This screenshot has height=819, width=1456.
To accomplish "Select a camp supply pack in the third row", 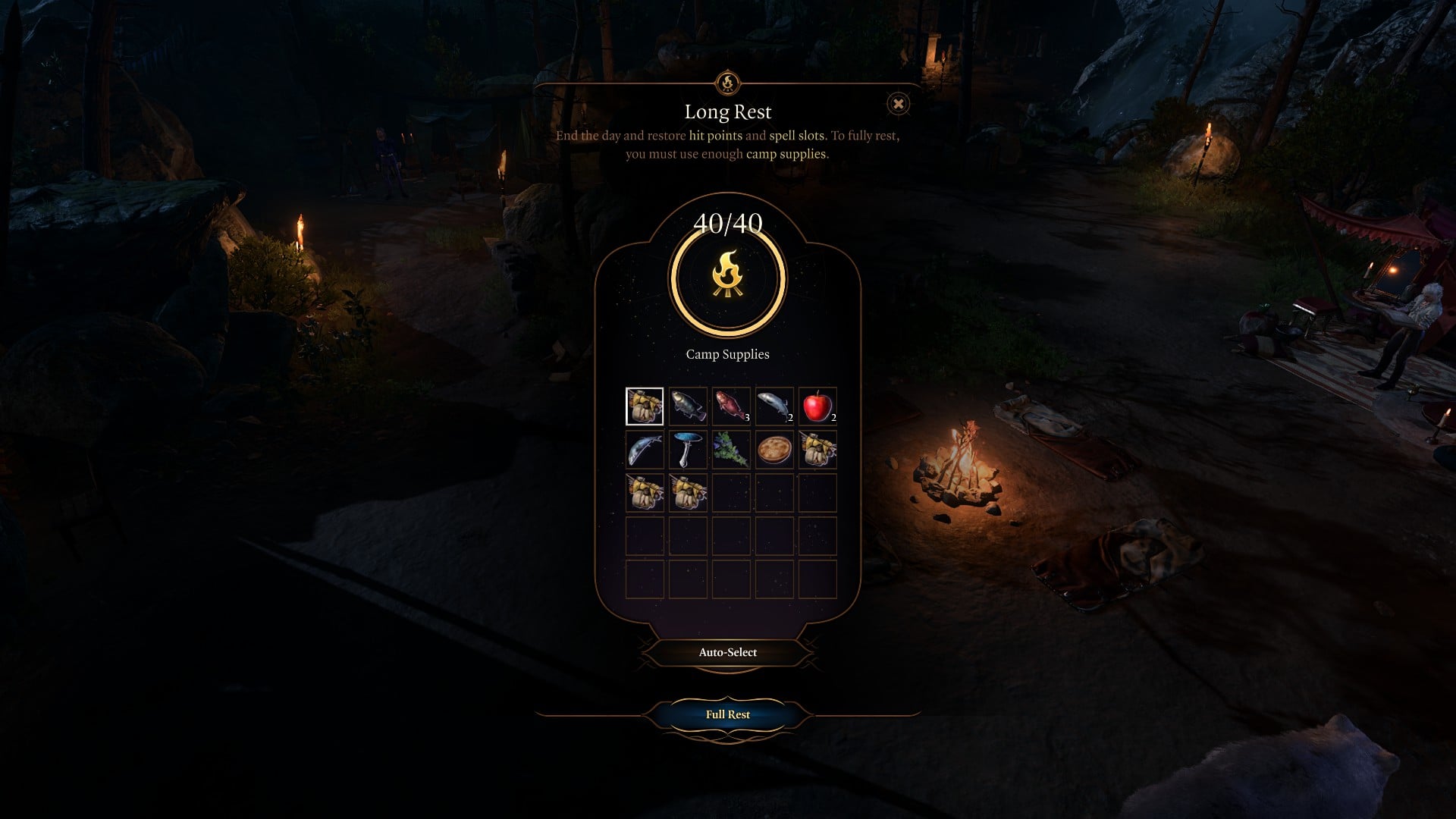I will (x=645, y=493).
